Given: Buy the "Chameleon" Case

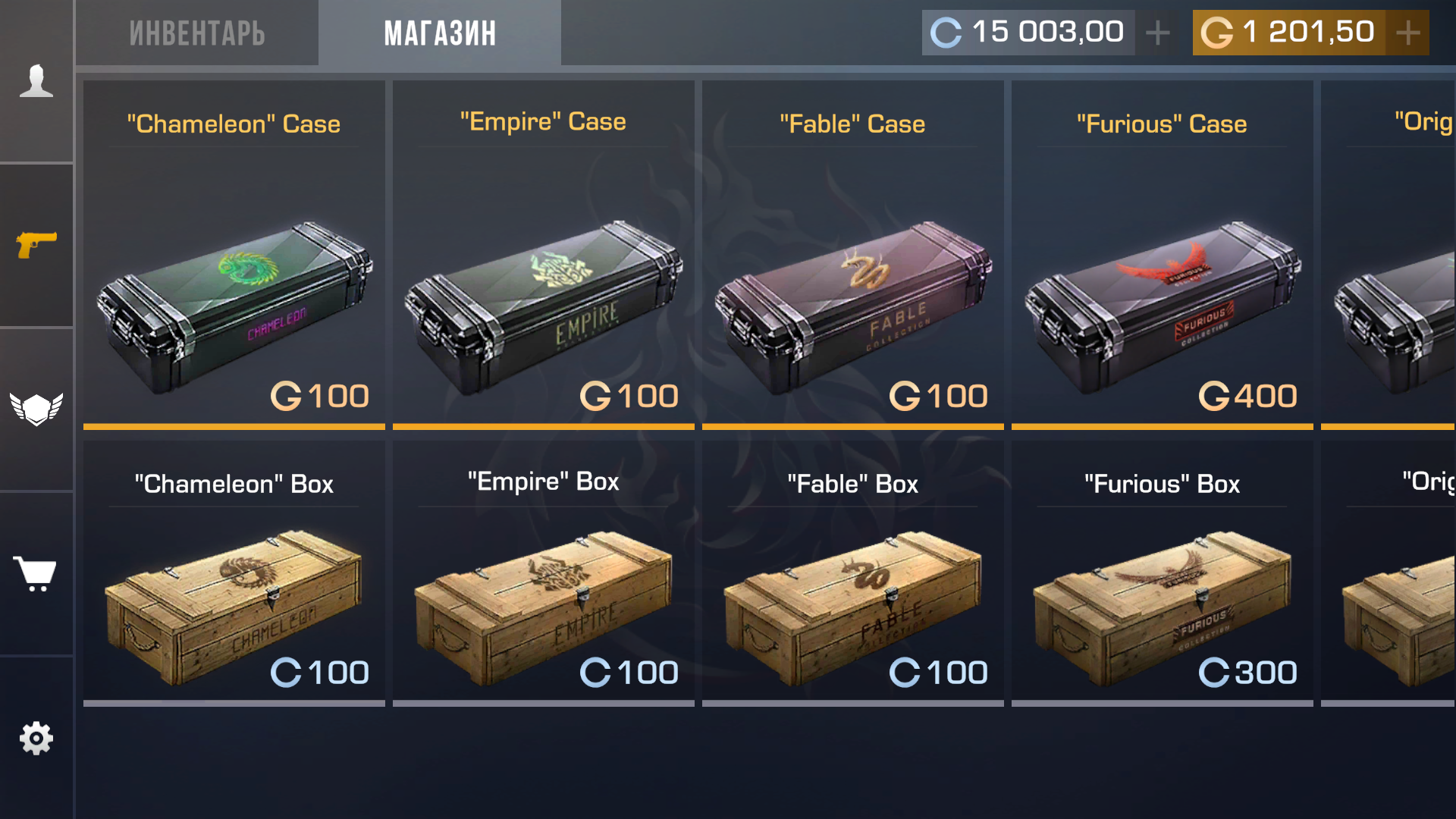Looking at the screenshot, I should coord(234,254).
